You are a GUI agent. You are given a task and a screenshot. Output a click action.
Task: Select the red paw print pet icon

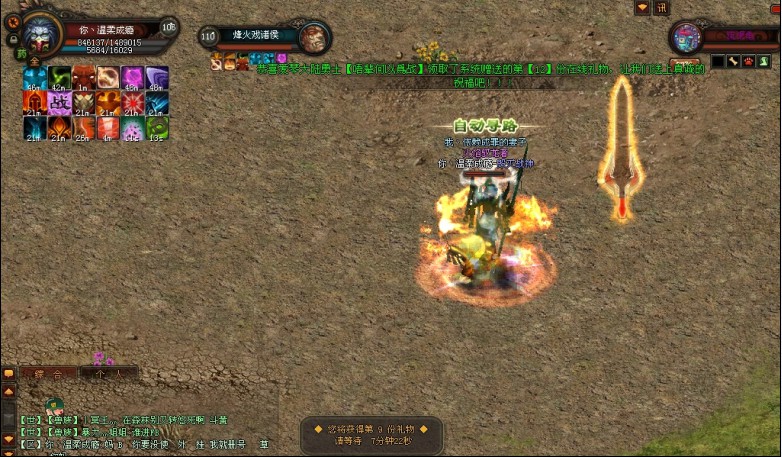(746, 62)
